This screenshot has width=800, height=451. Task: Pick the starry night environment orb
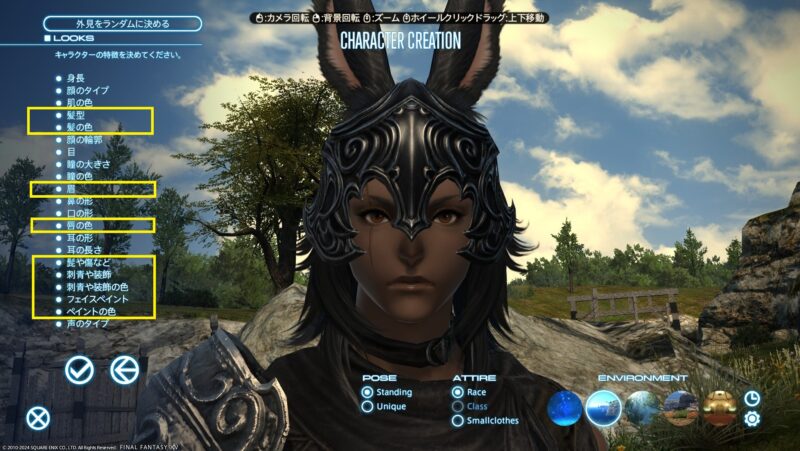point(564,407)
